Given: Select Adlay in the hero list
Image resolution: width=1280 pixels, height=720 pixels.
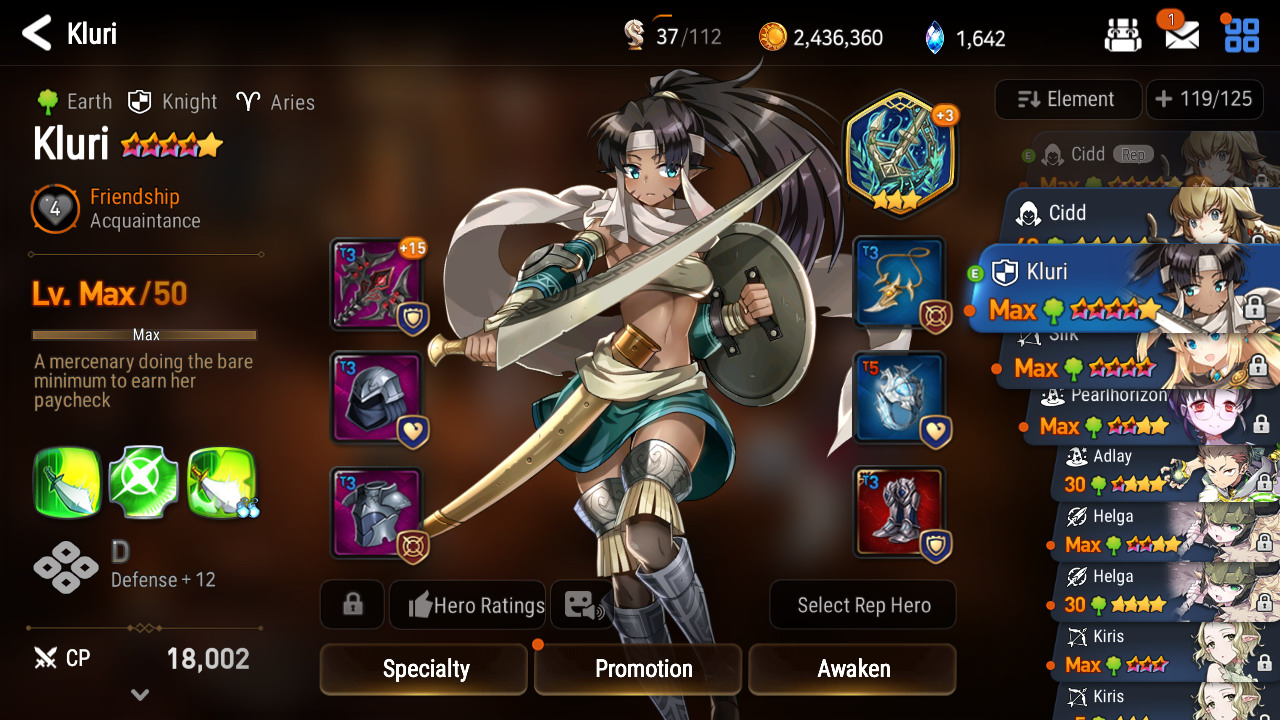Looking at the screenshot, I should pos(1150,472).
